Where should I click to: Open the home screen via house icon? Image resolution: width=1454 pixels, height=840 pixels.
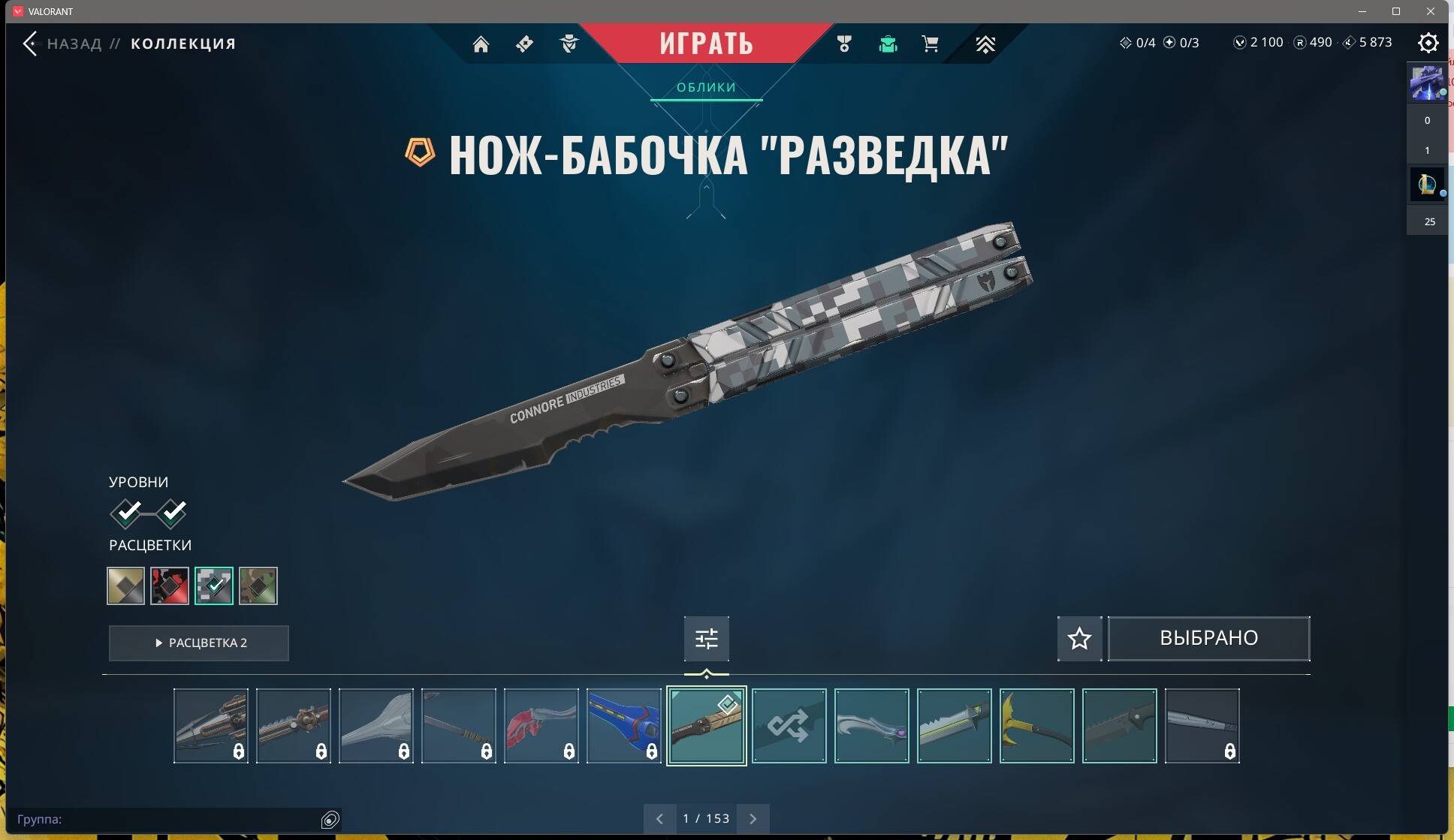click(481, 44)
